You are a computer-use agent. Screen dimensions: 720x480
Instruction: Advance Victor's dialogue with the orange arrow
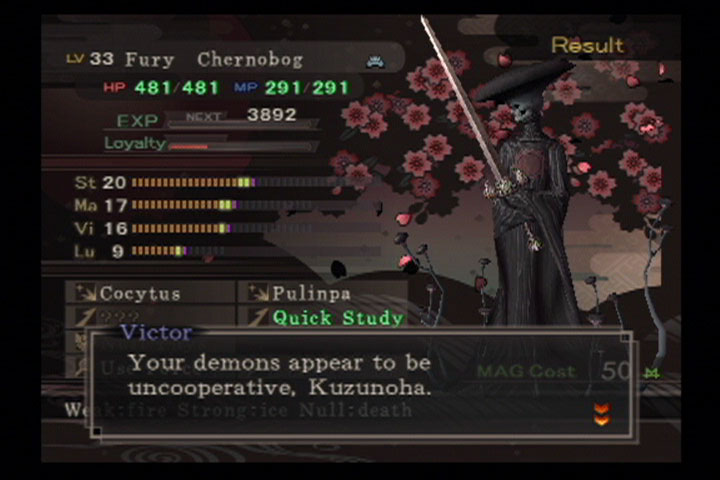pyautogui.click(x=601, y=414)
